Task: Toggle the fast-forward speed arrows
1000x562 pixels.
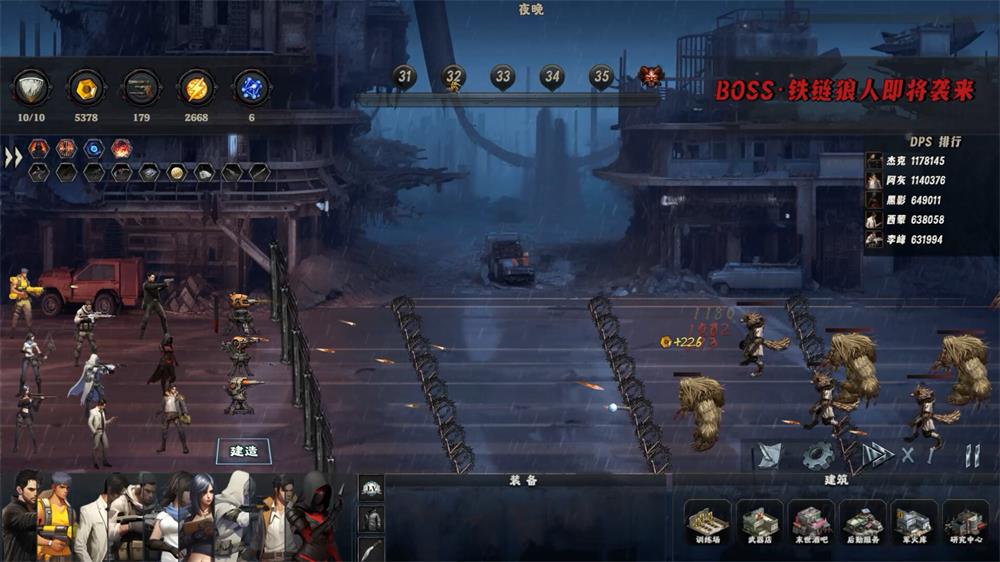Action: point(878,455)
